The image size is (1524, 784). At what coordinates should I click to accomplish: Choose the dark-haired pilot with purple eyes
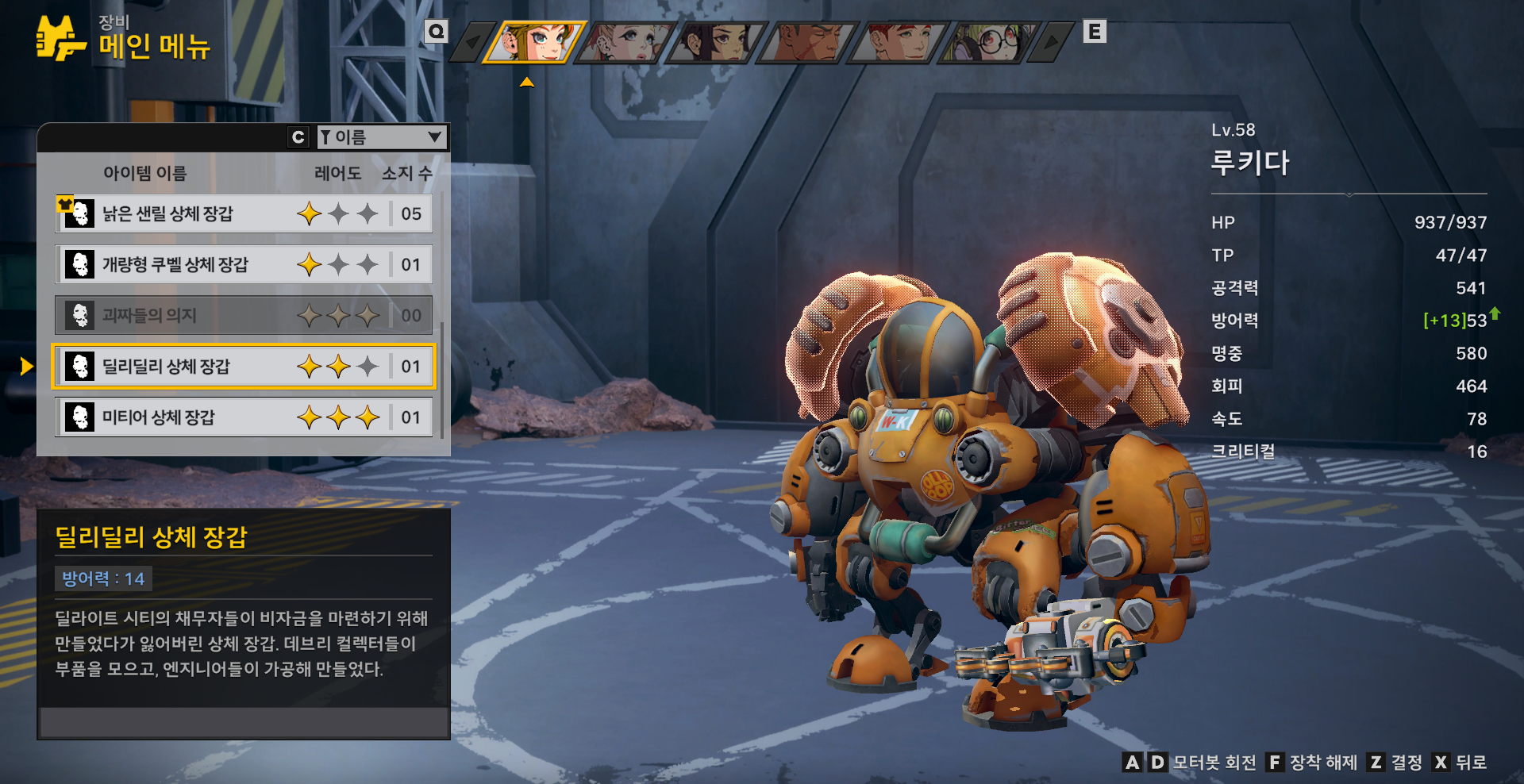[717, 41]
